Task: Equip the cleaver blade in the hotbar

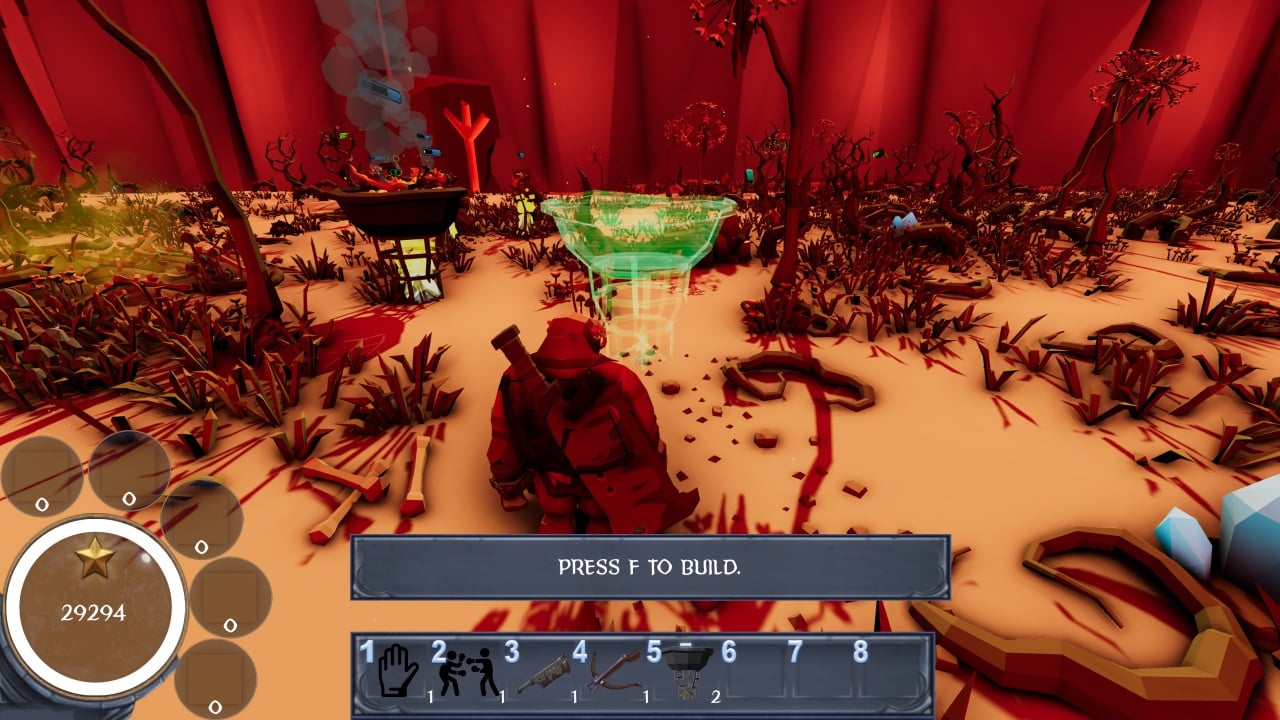Action: tap(541, 673)
